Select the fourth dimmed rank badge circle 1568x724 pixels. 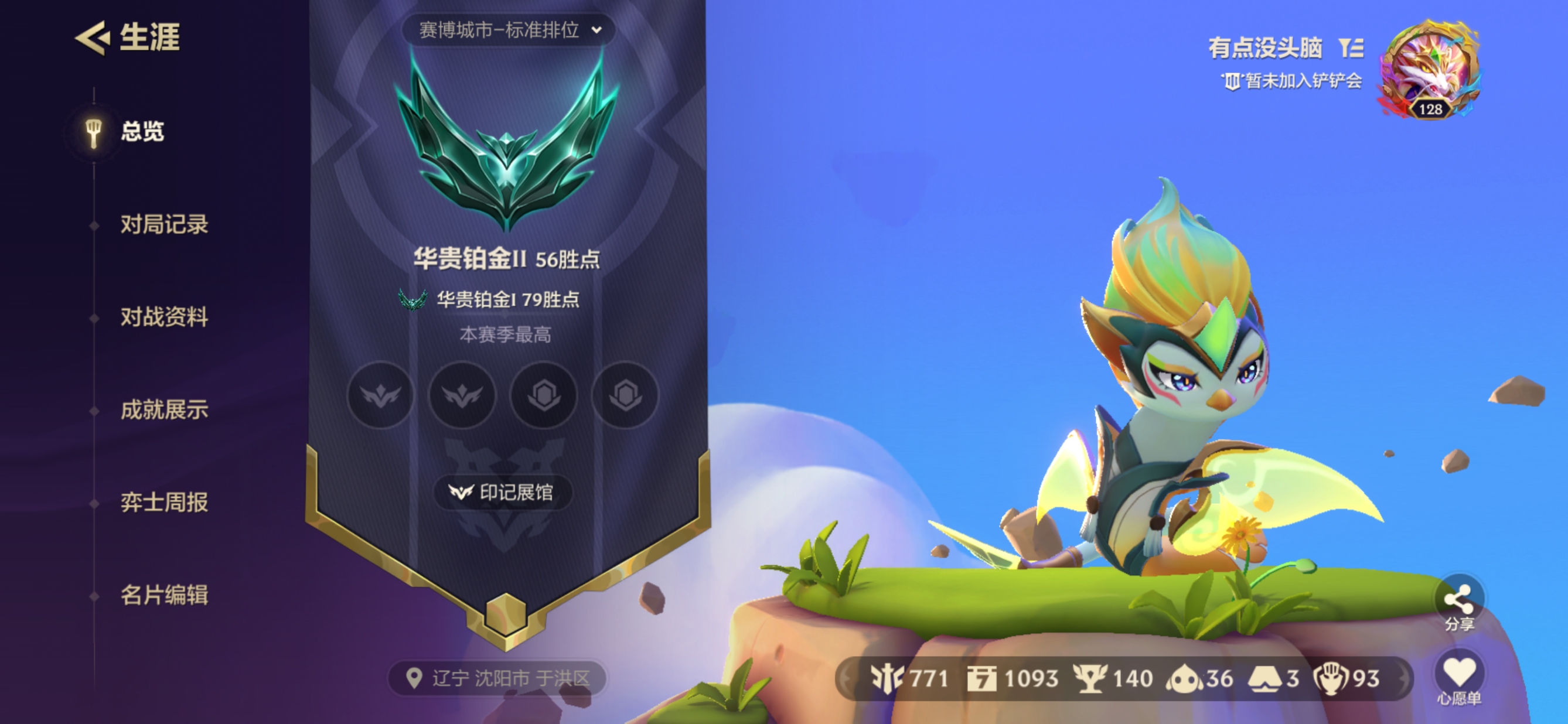[625, 396]
